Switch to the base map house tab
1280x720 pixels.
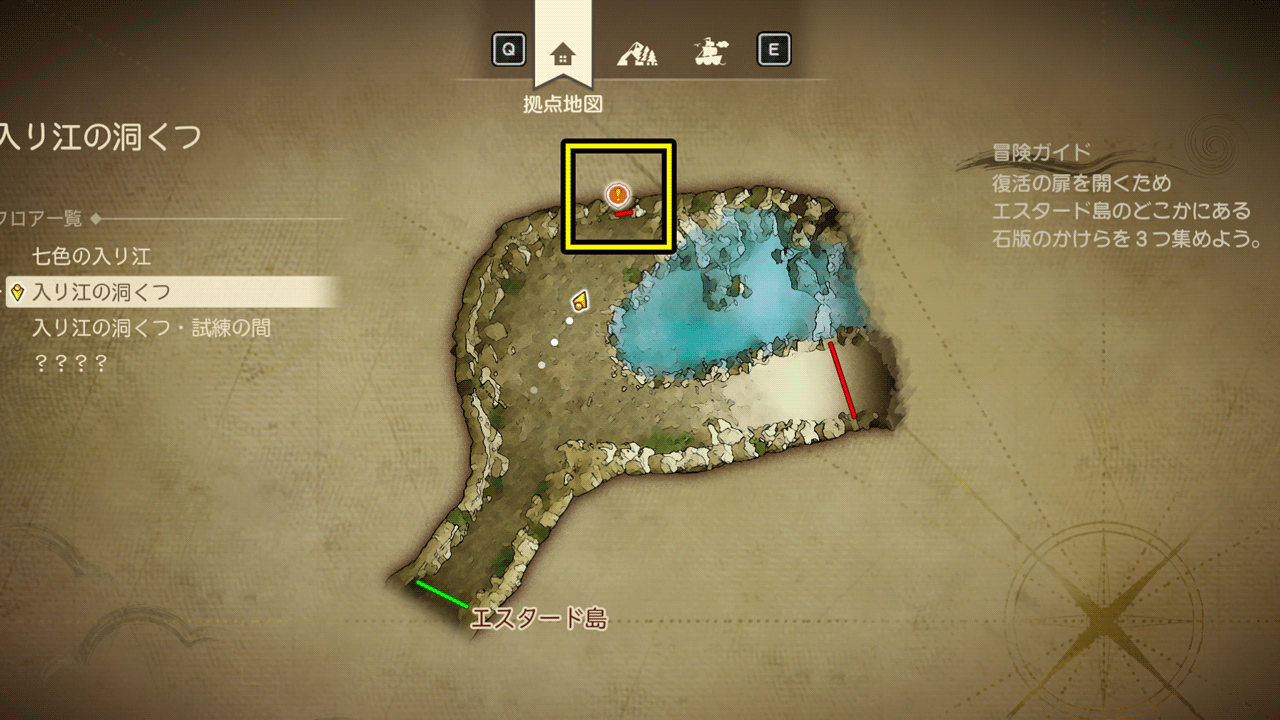pyautogui.click(x=563, y=52)
